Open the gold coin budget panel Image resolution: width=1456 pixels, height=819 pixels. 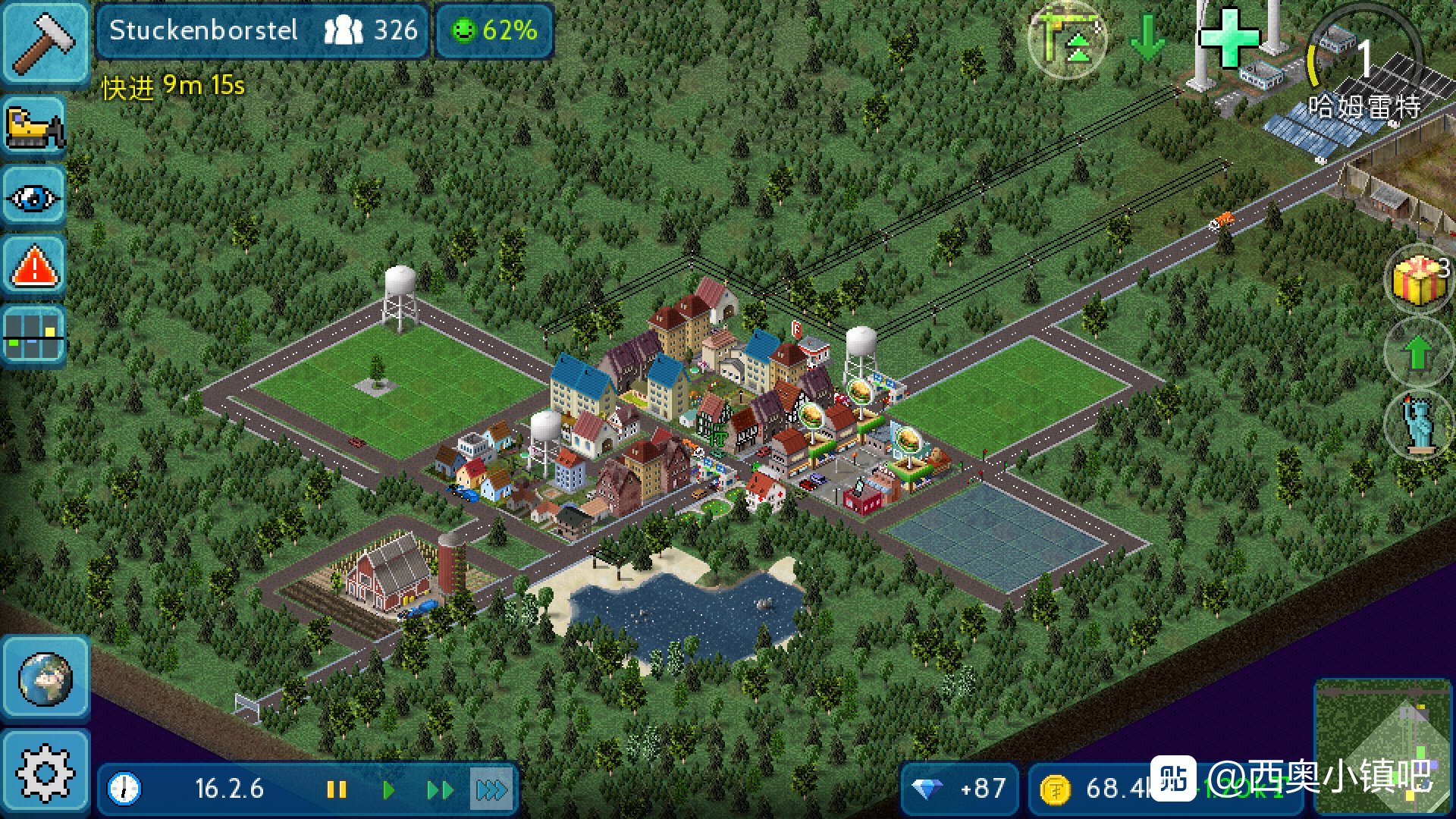(x=1092, y=789)
